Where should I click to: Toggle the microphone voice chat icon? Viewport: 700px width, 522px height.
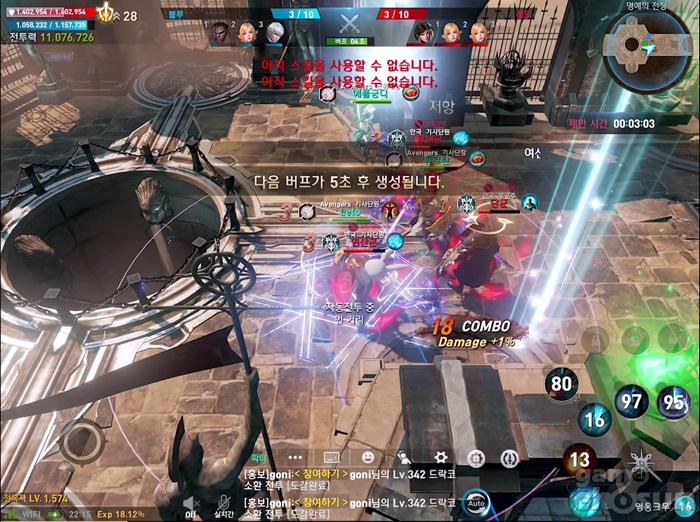click(x=224, y=501)
